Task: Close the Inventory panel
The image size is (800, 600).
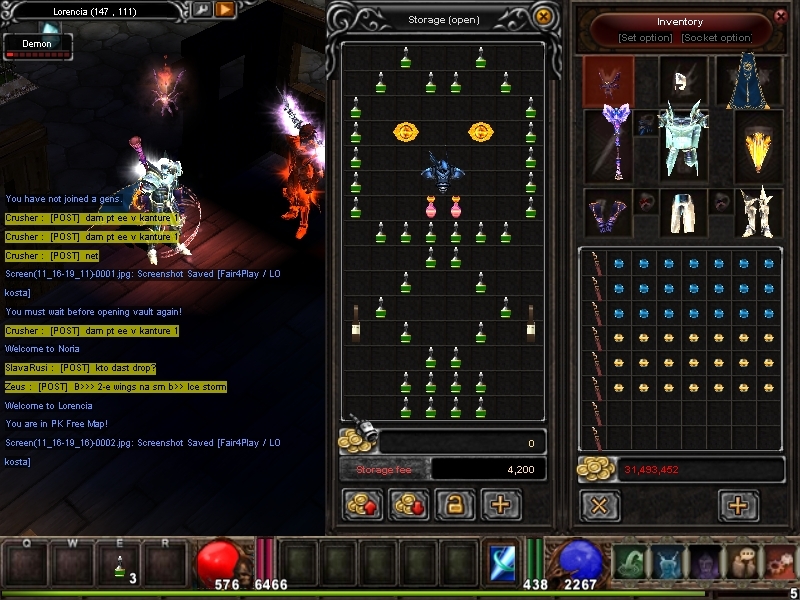Action: click(x=781, y=15)
